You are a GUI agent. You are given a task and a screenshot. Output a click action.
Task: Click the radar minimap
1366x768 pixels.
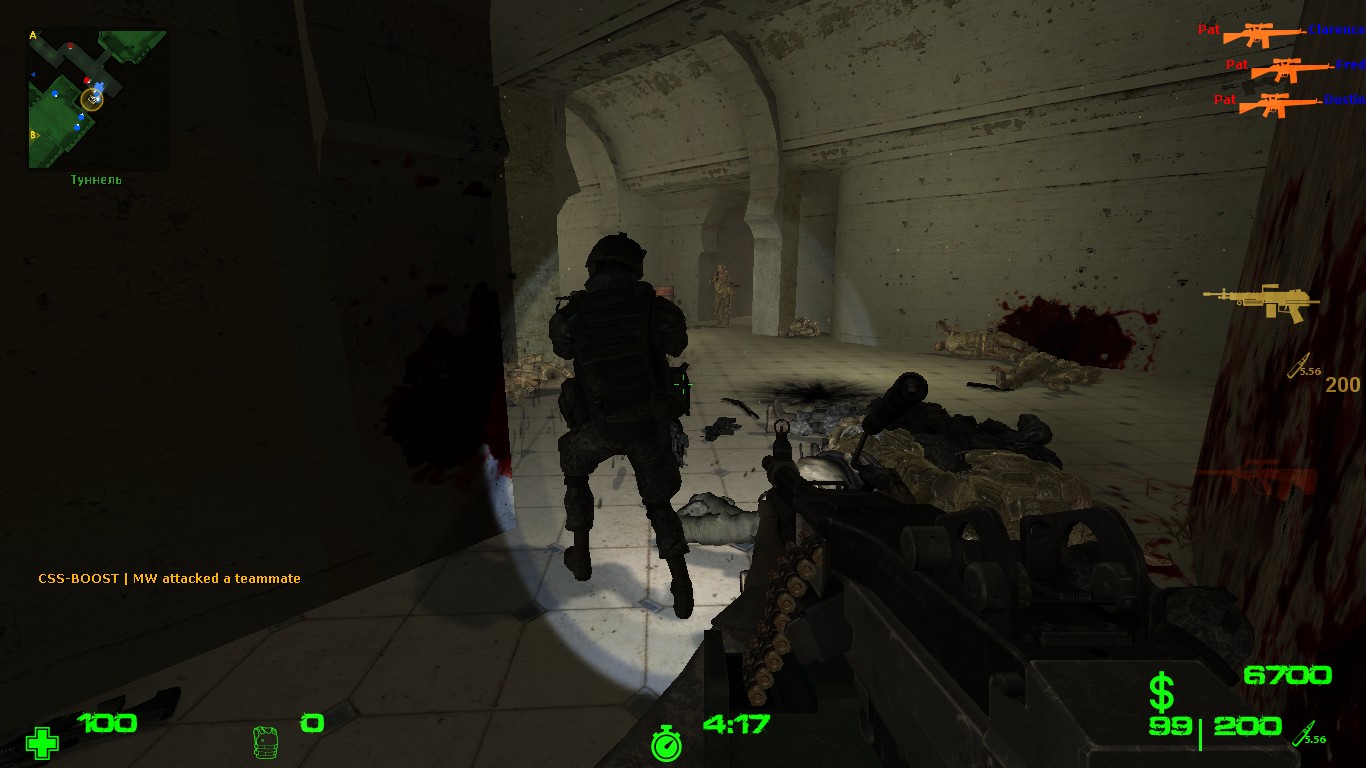point(97,98)
